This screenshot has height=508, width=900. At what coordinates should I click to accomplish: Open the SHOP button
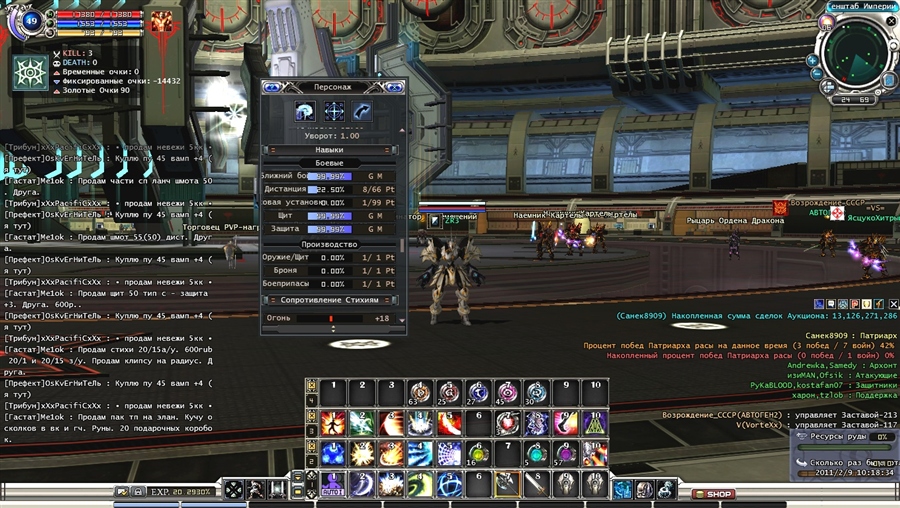coord(718,494)
